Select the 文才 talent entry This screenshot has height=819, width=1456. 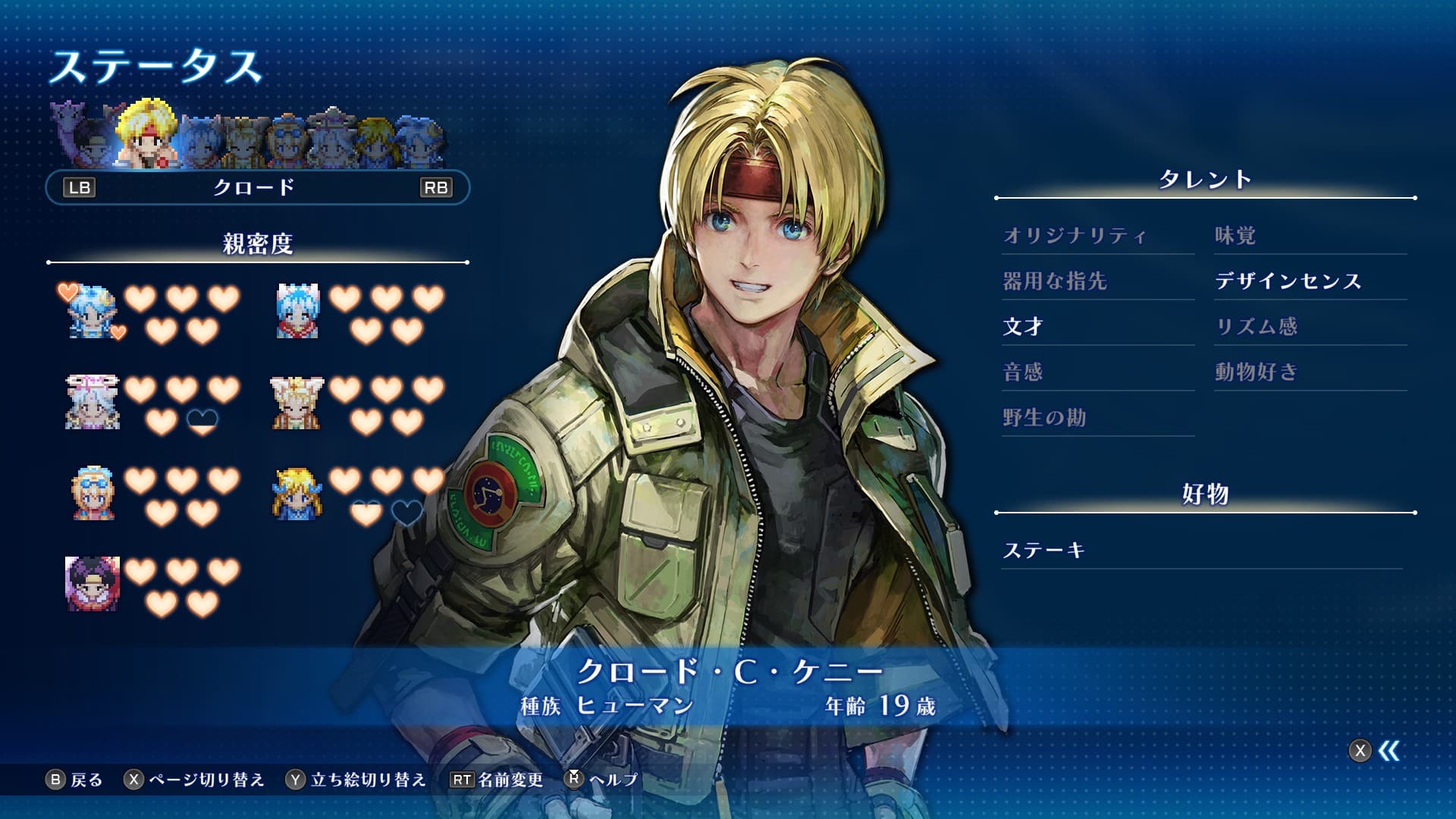(1023, 327)
